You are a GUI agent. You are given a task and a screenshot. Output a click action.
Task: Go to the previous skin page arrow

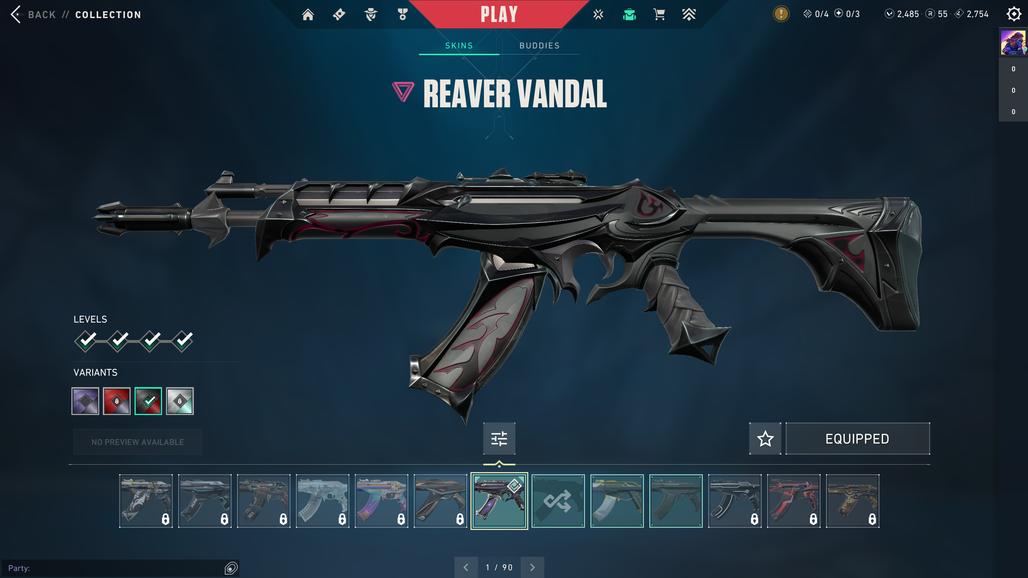tap(465, 567)
